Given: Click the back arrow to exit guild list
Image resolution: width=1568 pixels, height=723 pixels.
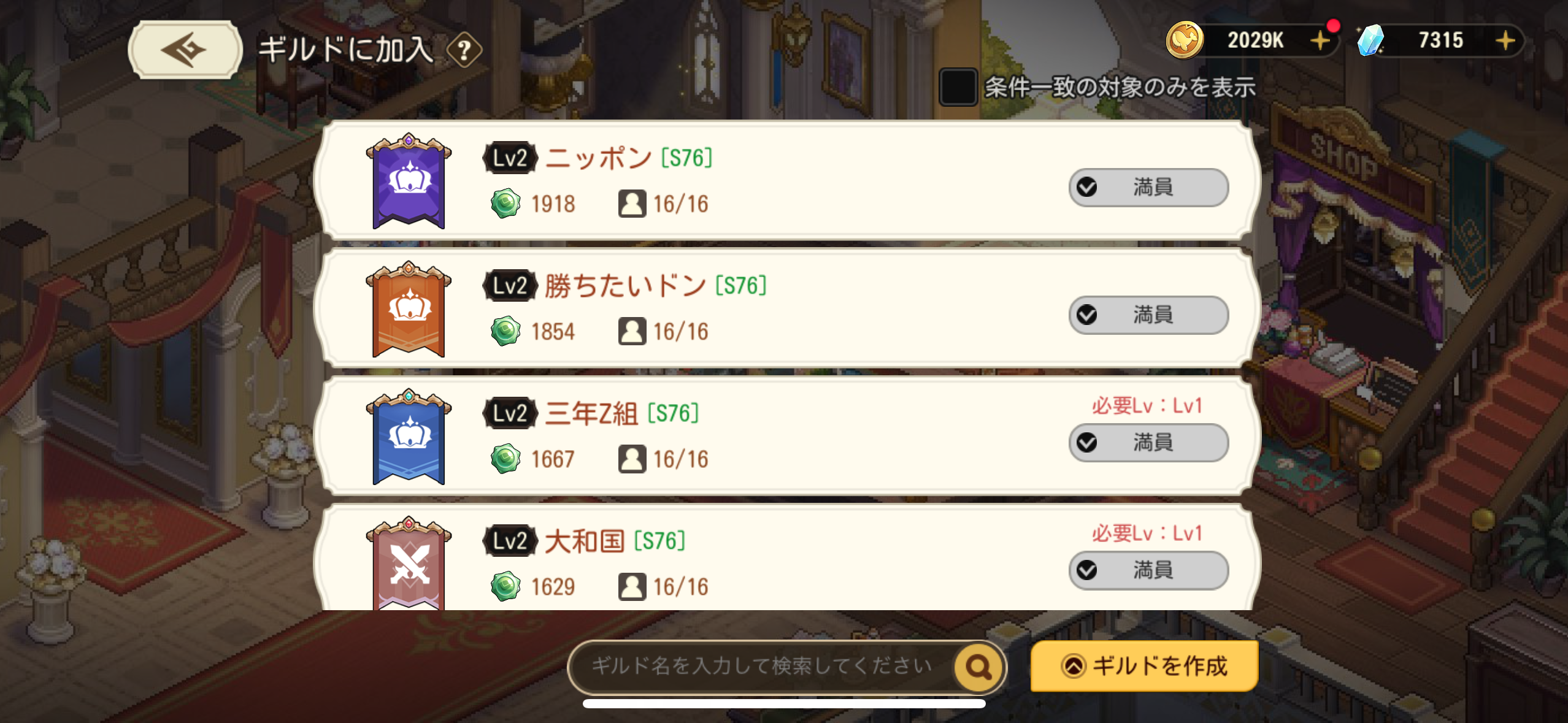Looking at the screenshot, I should (x=183, y=50).
